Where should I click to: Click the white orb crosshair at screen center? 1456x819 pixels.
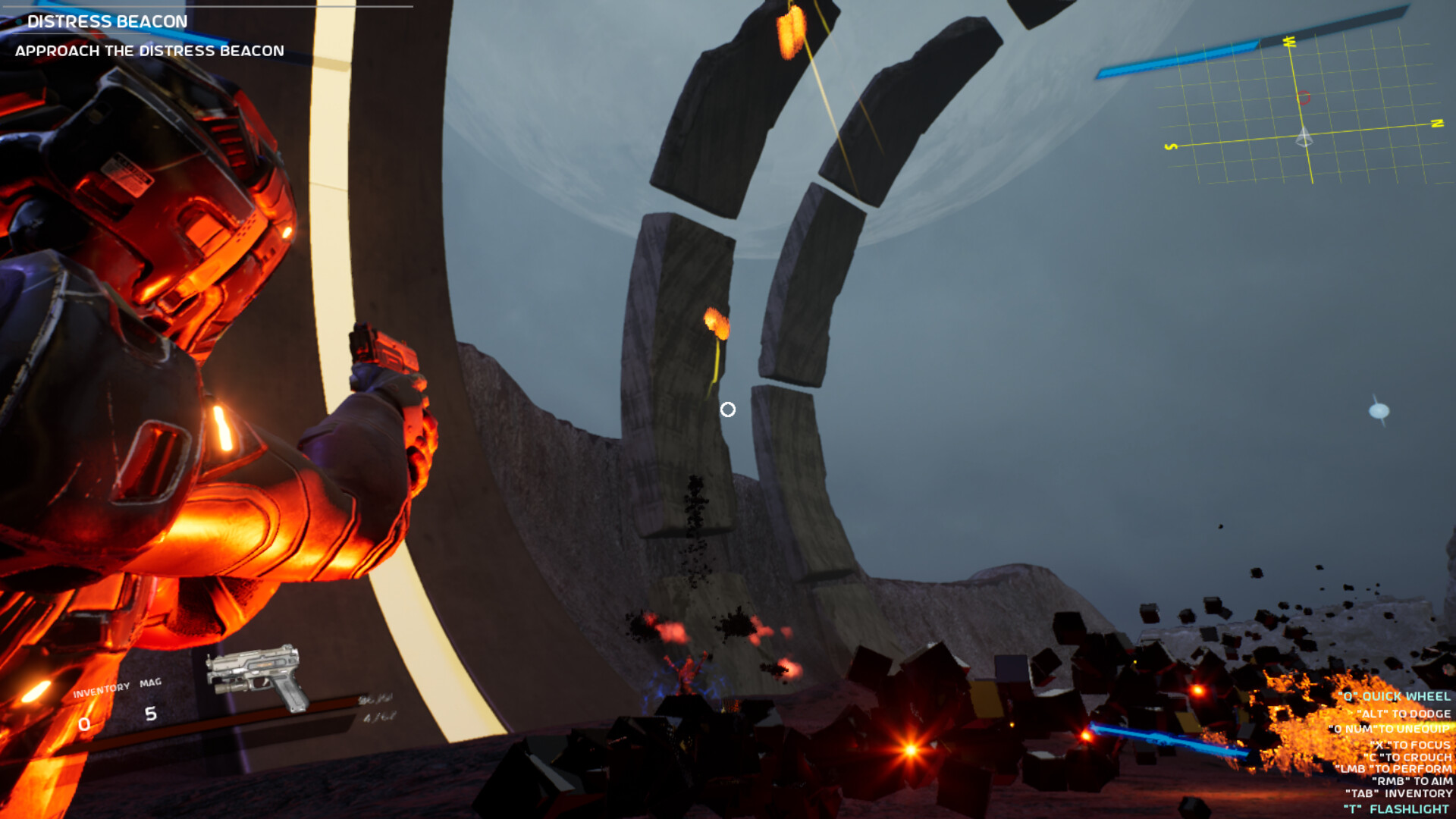click(x=729, y=409)
